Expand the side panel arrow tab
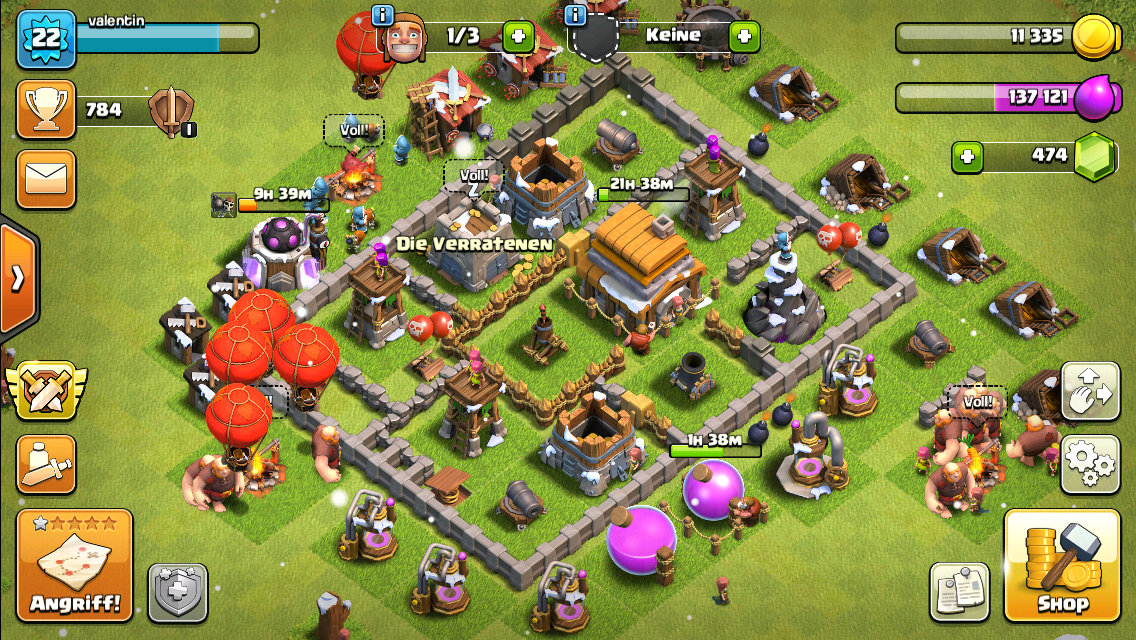 click(17, 278)
